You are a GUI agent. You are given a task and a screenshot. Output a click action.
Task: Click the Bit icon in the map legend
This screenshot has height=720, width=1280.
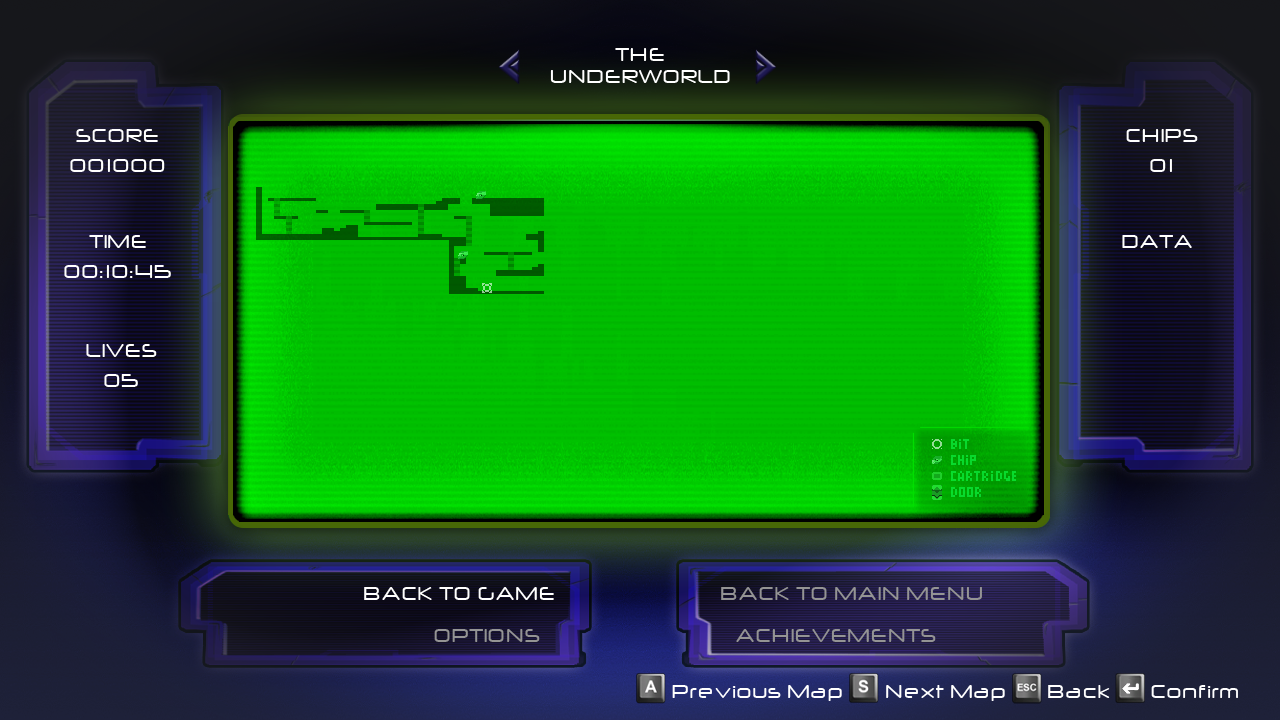point(937,444)
